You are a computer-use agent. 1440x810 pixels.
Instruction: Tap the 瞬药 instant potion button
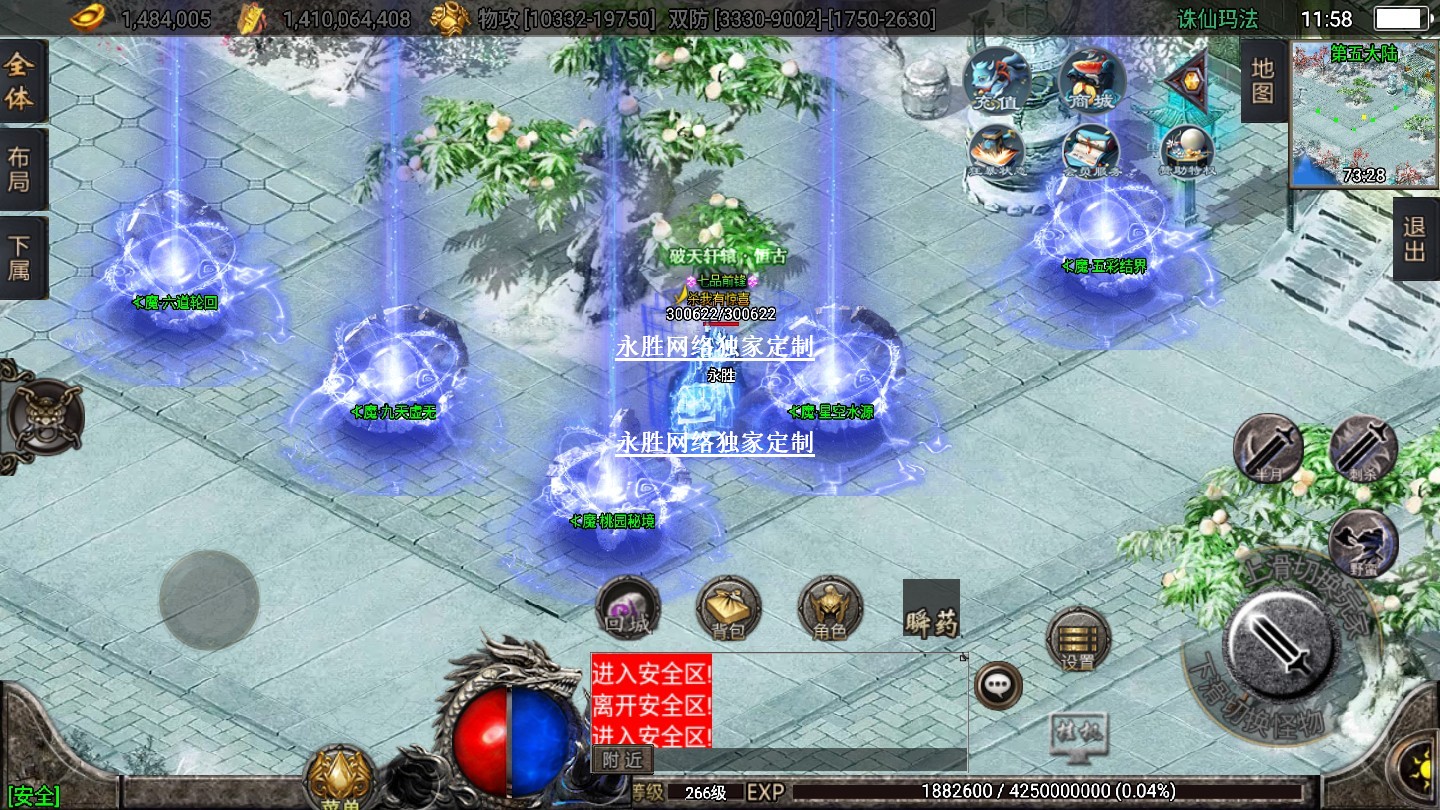(x=931, y=609)
